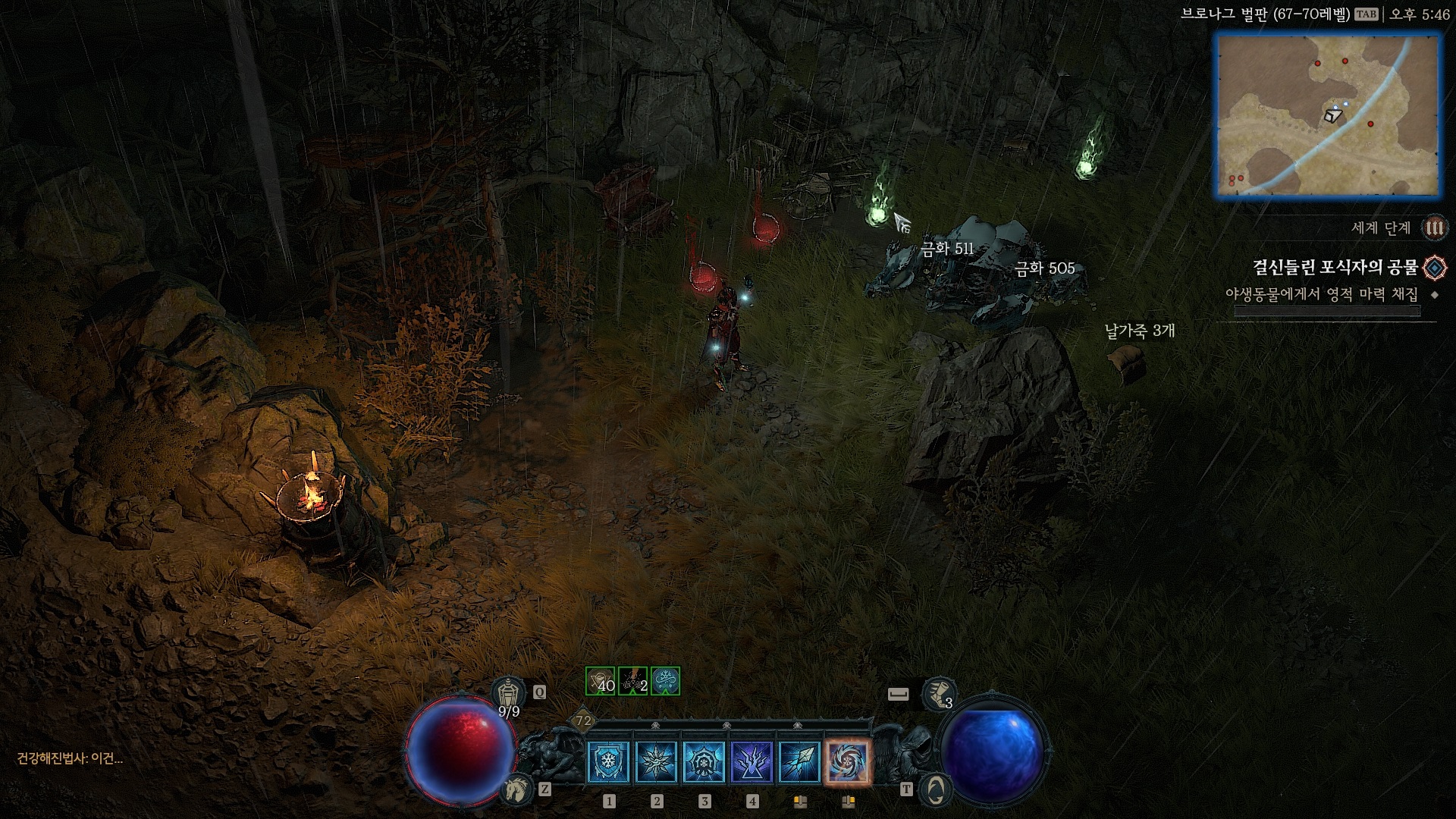Activate the snowflake shield Ice Armor skill
Image resolution: width=1456 pixels, height=819 pixels.
tap(609, 761)
